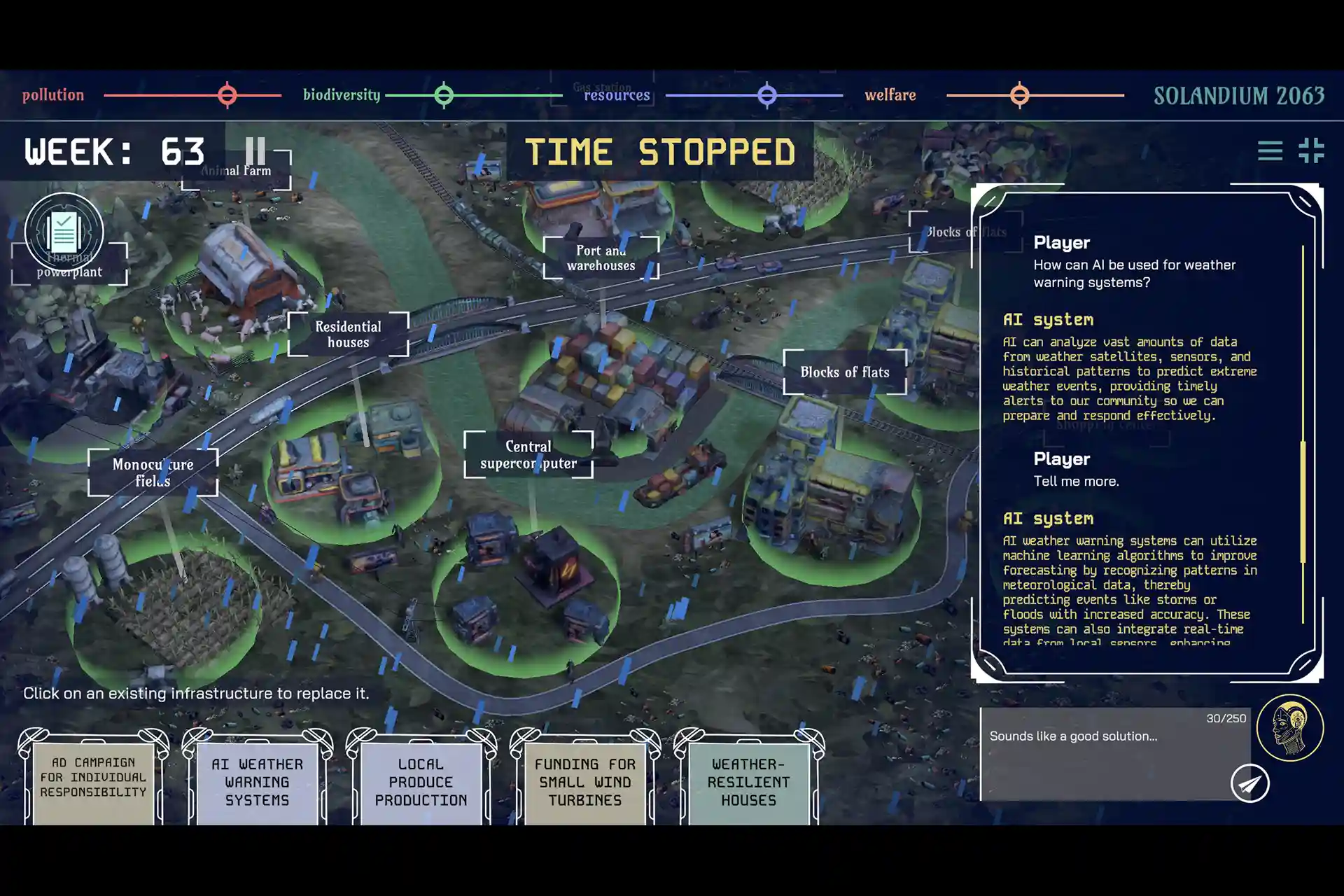Choose the Weather-Resilient Houses card
Image resolution: width=1344 pixels, height=896 pixels.
click(748, 782)
